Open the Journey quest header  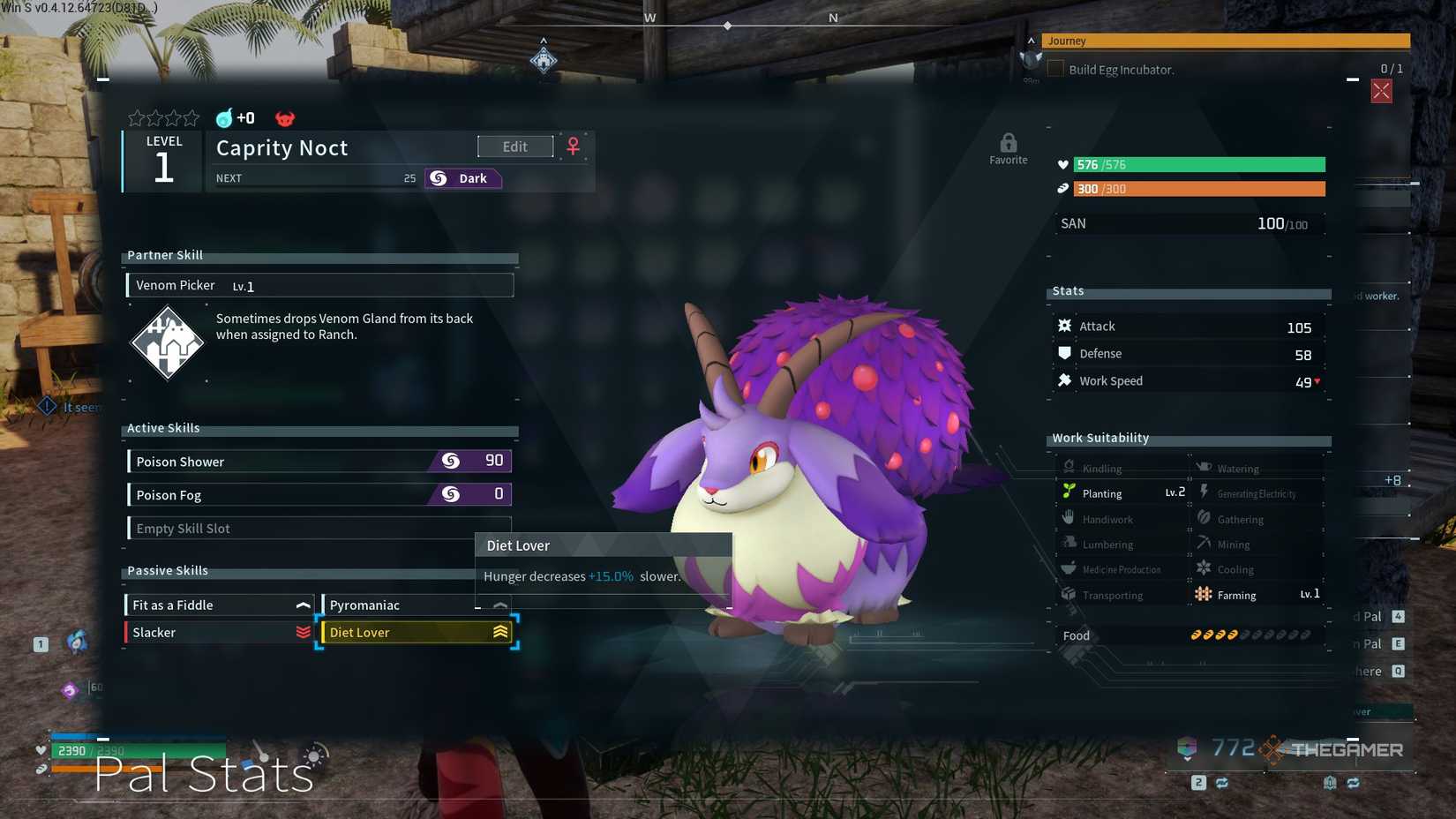[1147, 41]
